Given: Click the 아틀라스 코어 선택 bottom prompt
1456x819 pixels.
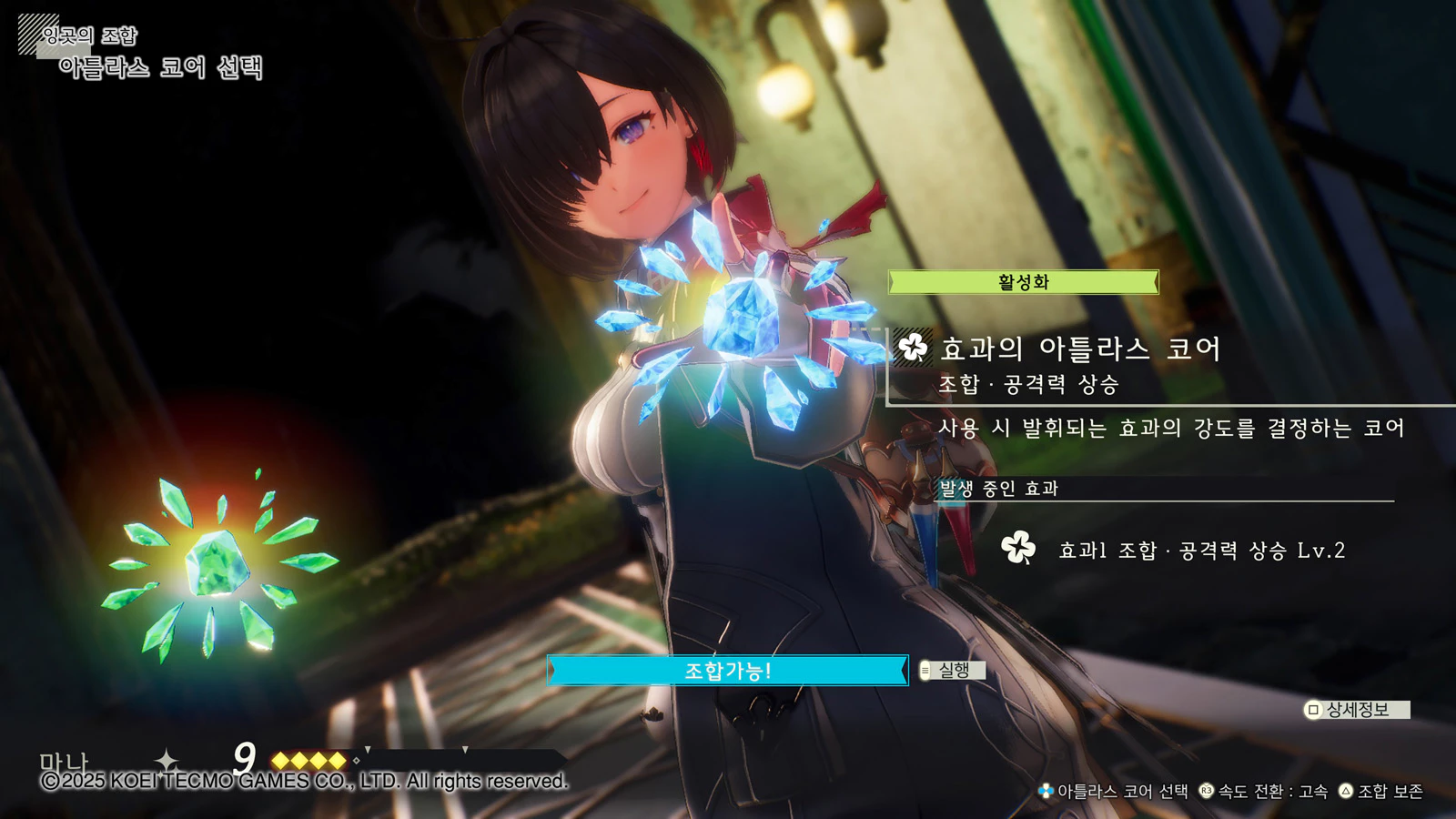Looking at the screenshot, I should [x=1114, y=792].
